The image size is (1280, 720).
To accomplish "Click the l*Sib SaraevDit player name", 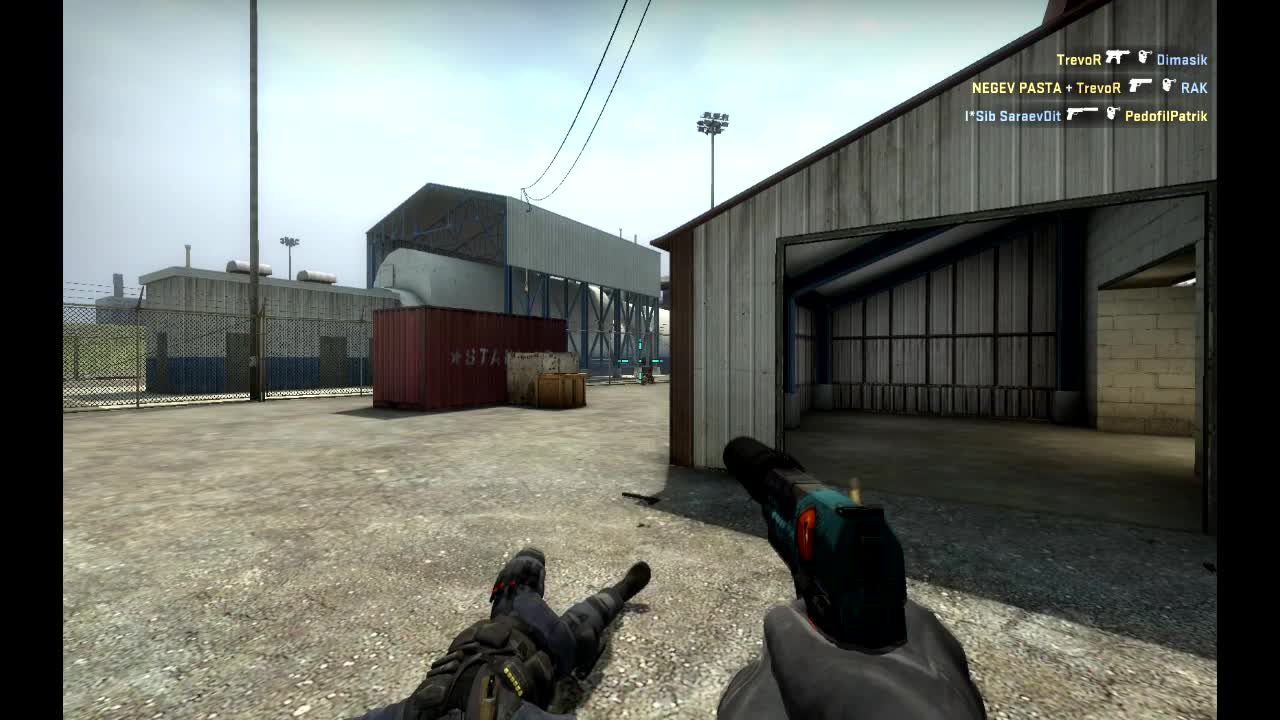I will pos(1011,114).
